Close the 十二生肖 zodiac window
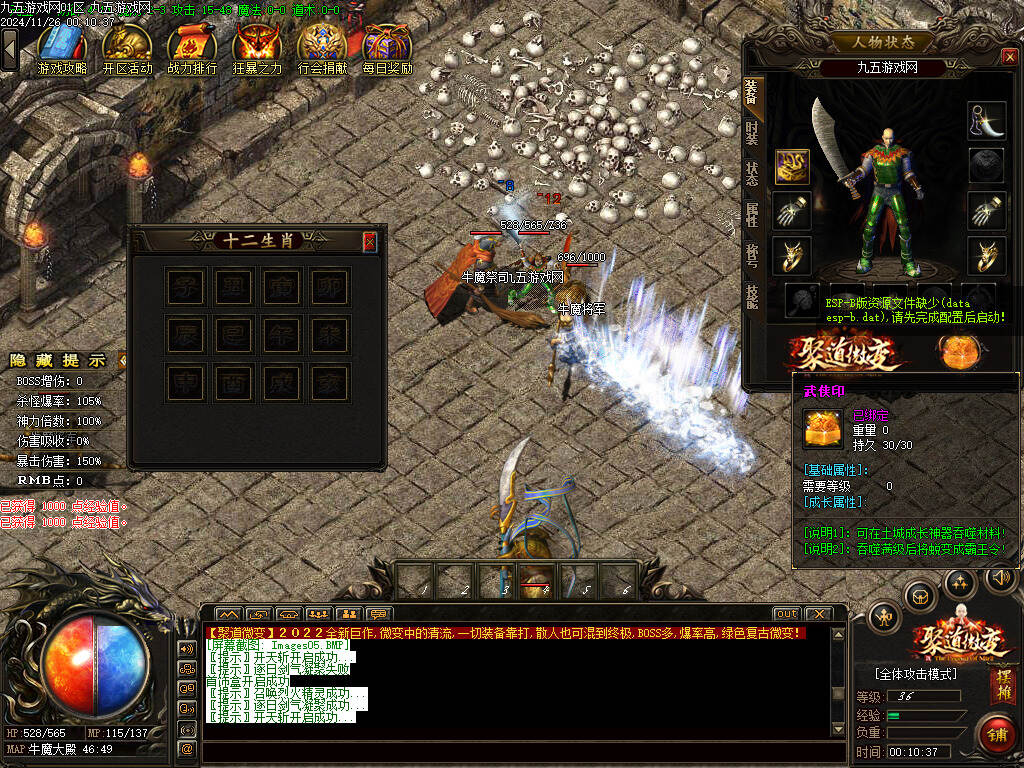Screen dimensions: 1024x768 pyautogui.click(x=369, y=241)
